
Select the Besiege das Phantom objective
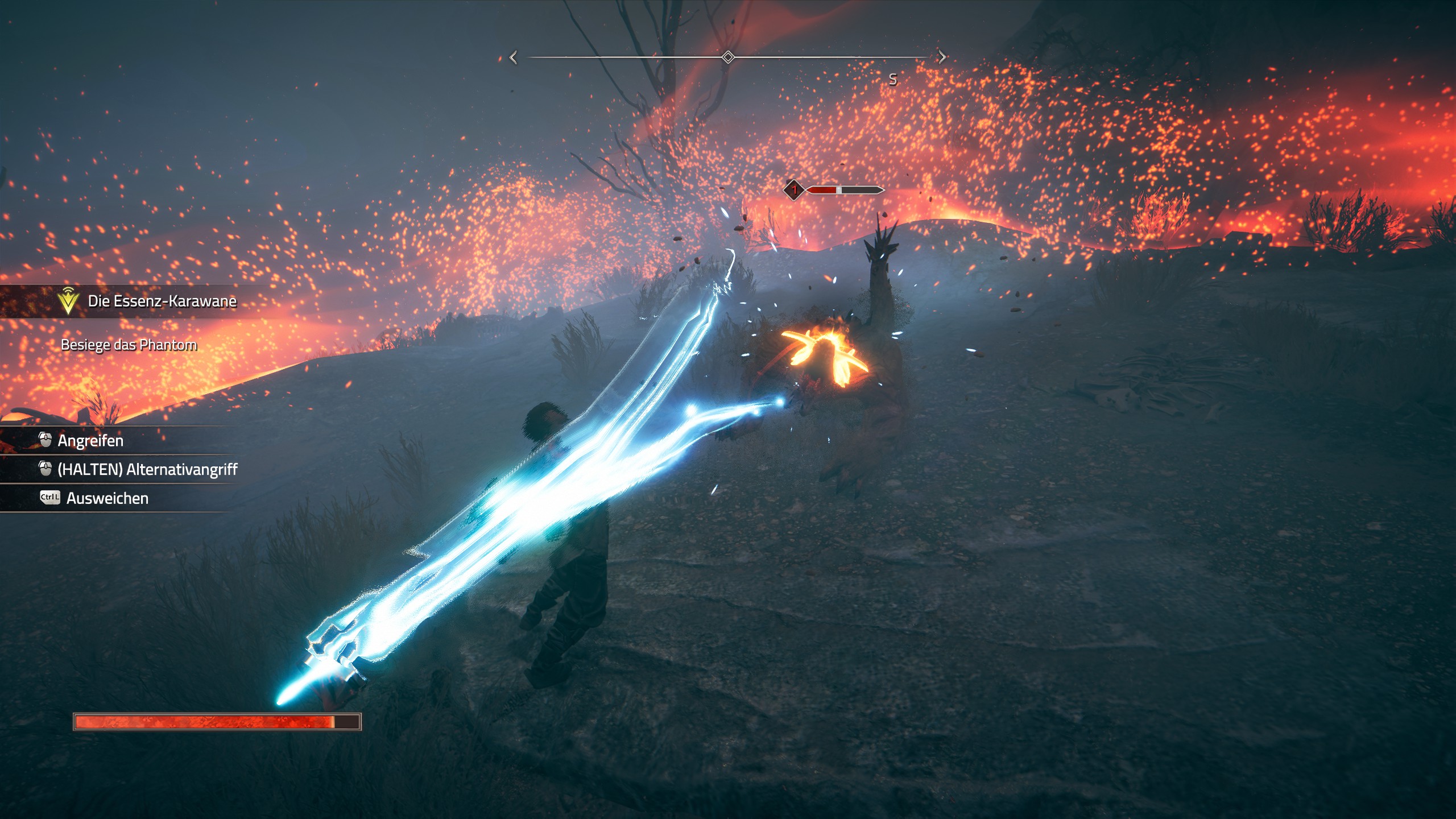(x=129, y=345)
